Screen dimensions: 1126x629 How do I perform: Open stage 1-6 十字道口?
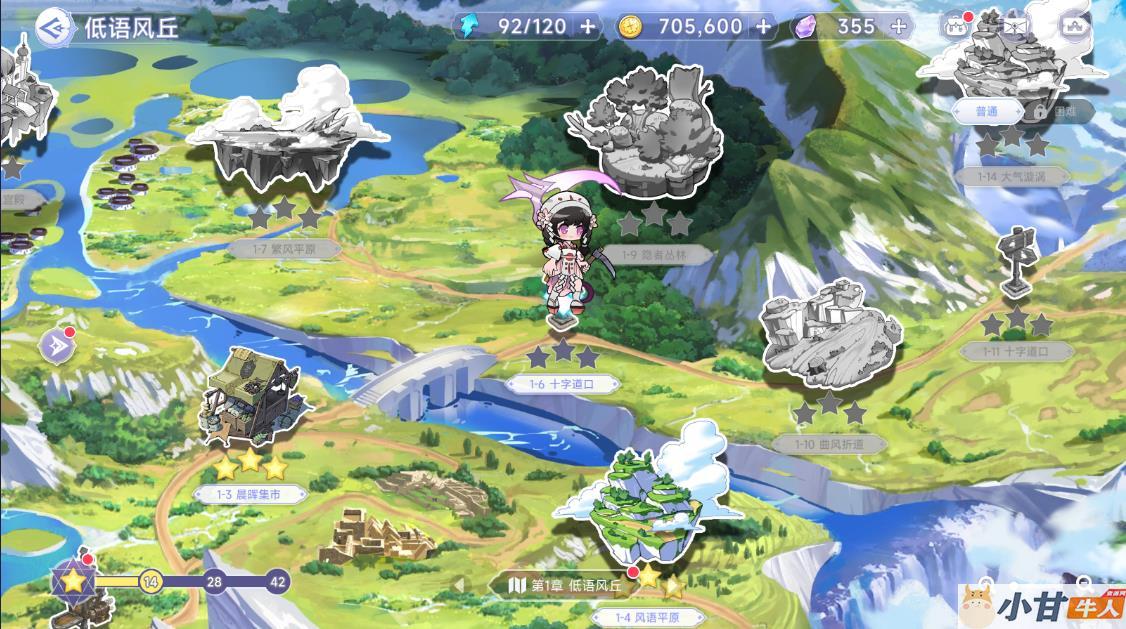[x=562, y=383]
